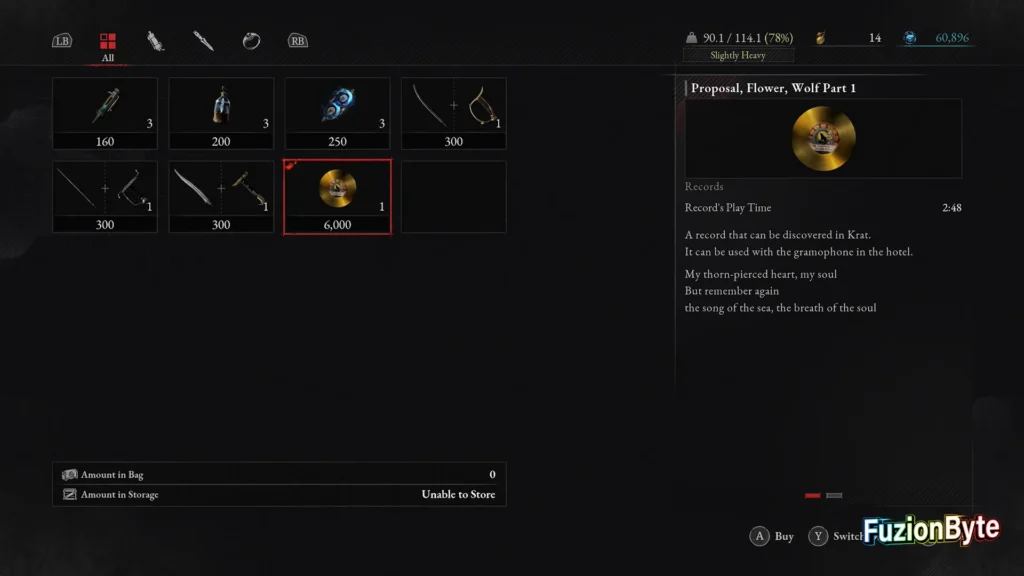The width and height of the screenshot is (1024, 576).
Task: Show the ring accessories category tab
Action: tap(251, 41)
